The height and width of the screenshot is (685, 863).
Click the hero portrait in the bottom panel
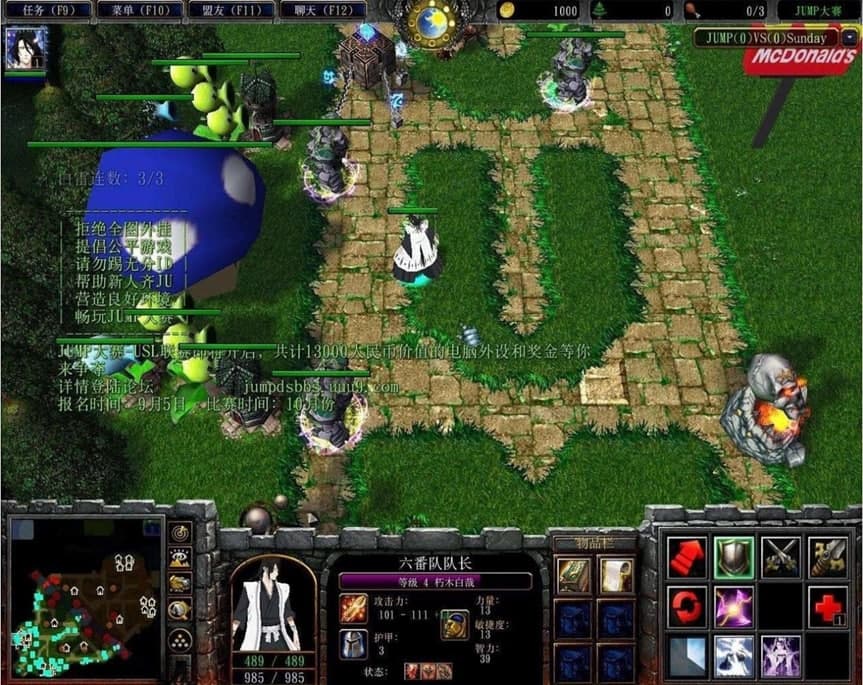point(273,604)
